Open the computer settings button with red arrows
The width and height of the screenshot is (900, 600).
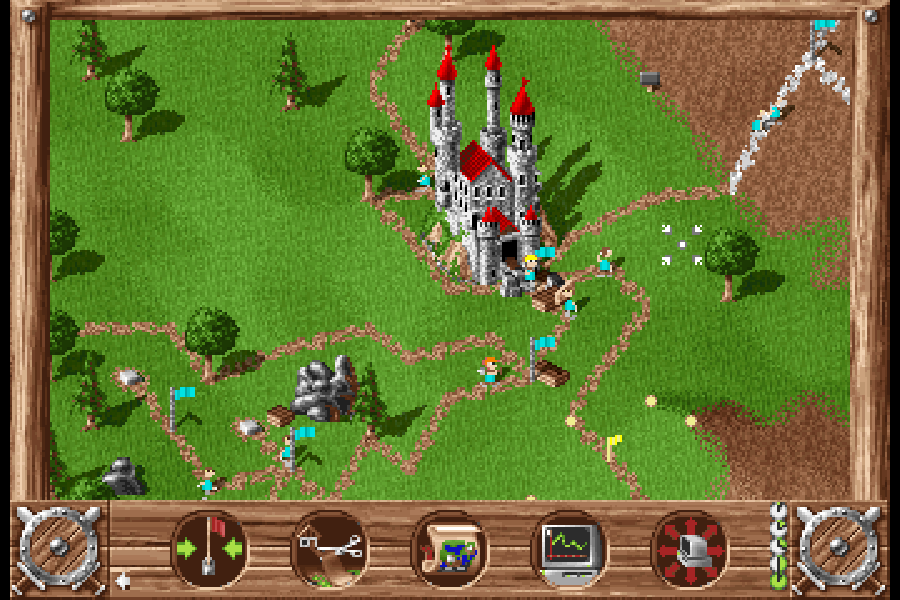tap(689, 549)
